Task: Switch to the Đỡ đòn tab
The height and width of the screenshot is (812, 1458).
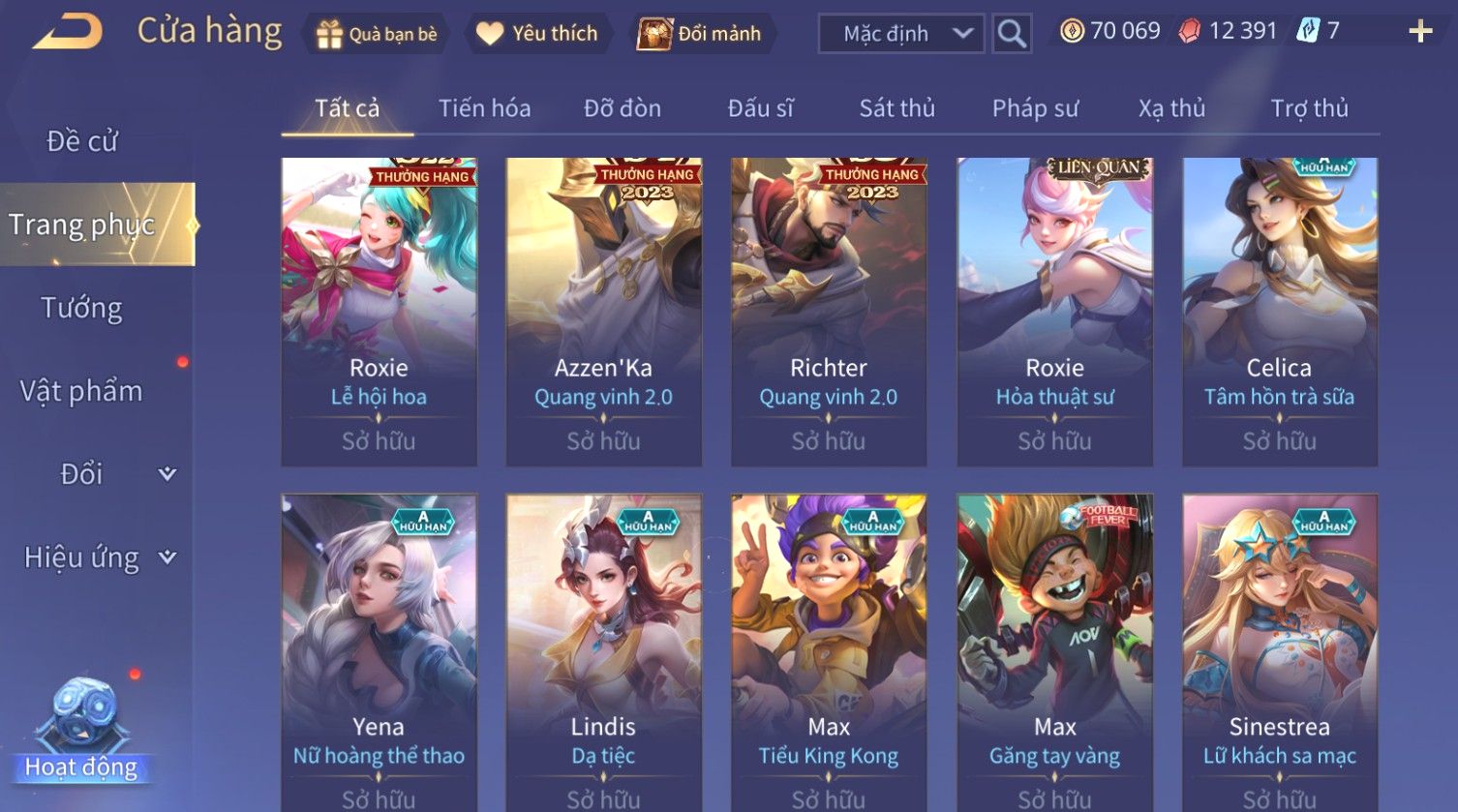Action: [622, 108]
